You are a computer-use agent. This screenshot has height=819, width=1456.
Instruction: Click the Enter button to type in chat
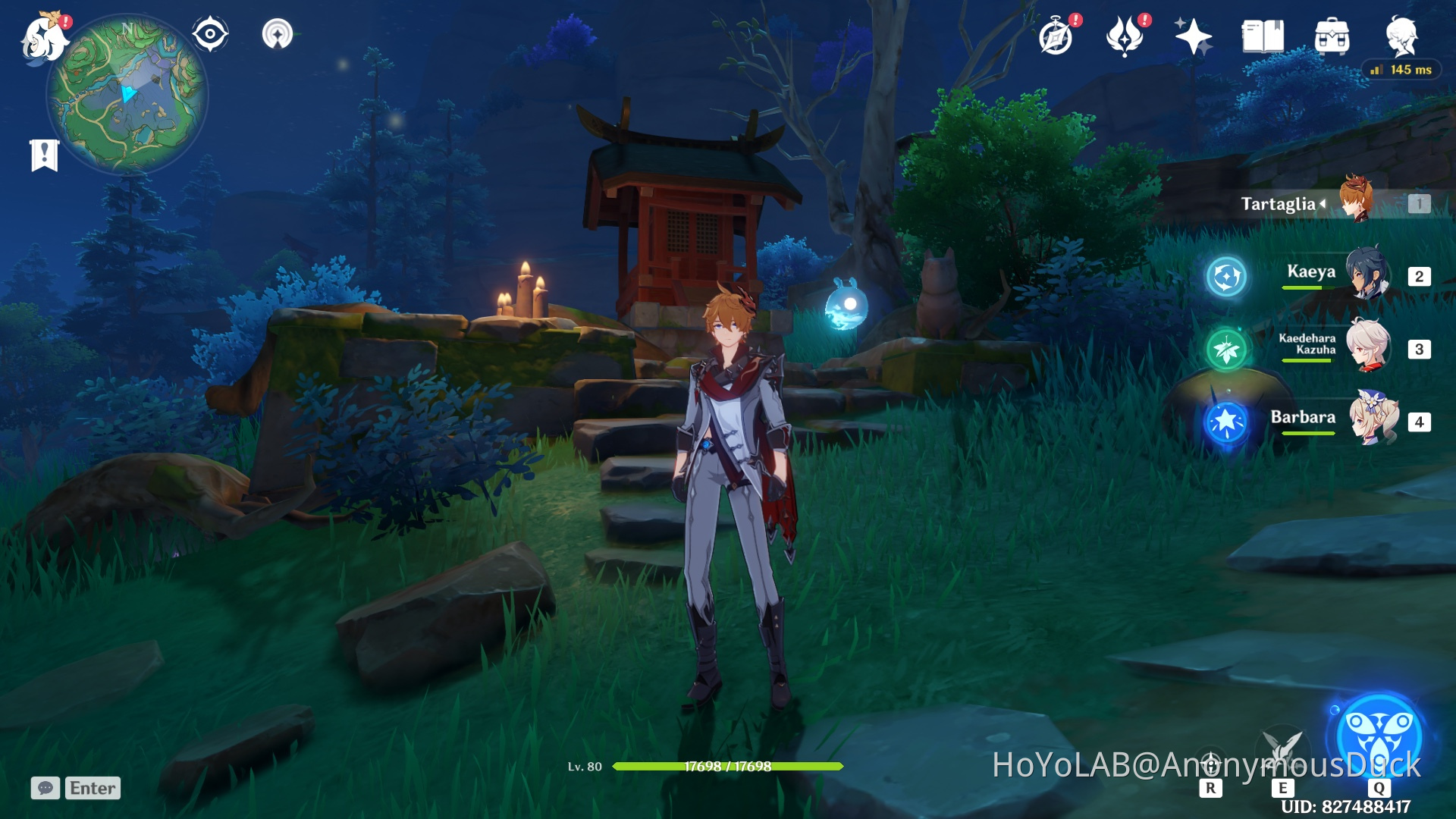point(91,788)
